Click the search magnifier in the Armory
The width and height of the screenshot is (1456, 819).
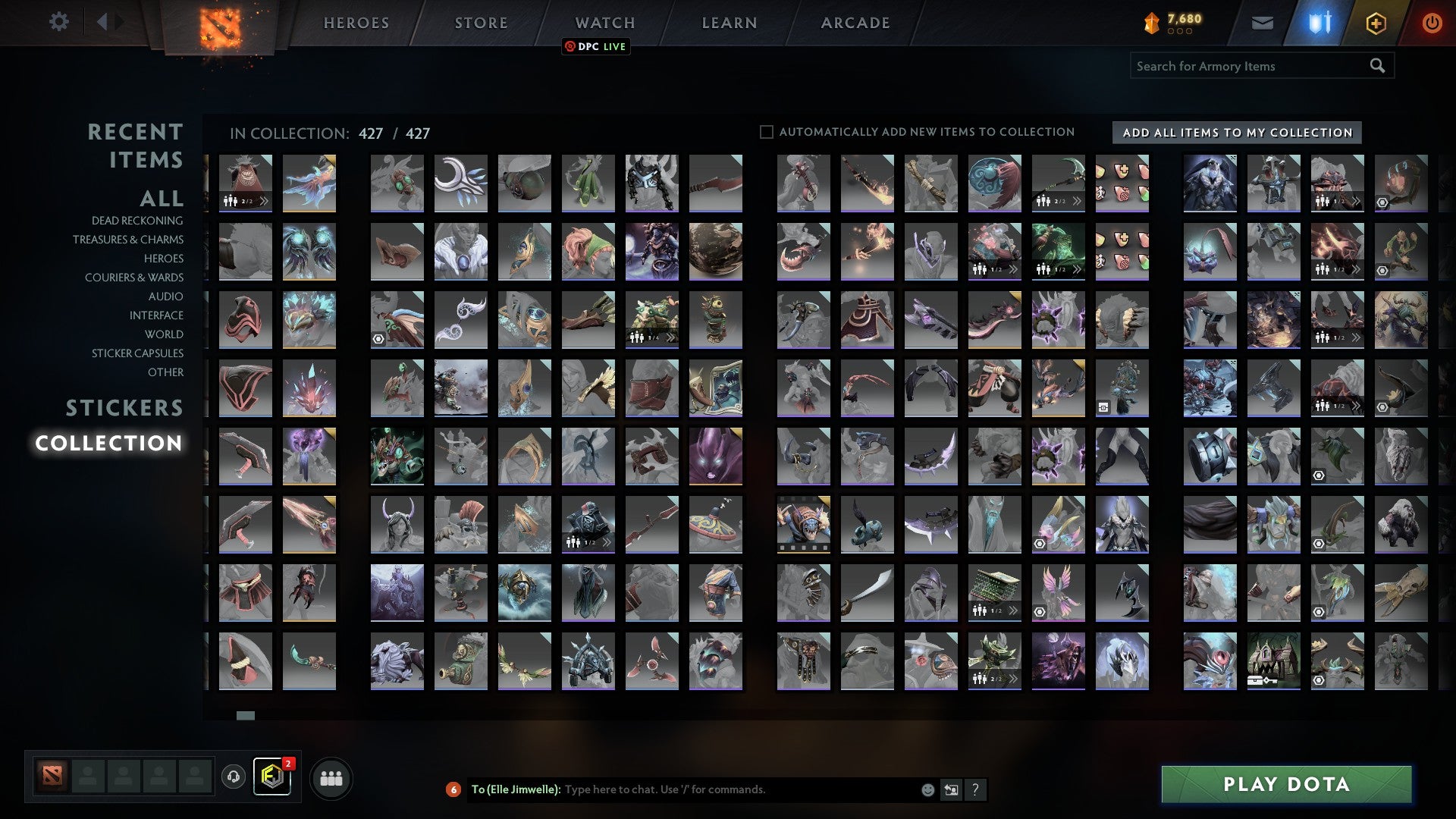coord(1376,66)
